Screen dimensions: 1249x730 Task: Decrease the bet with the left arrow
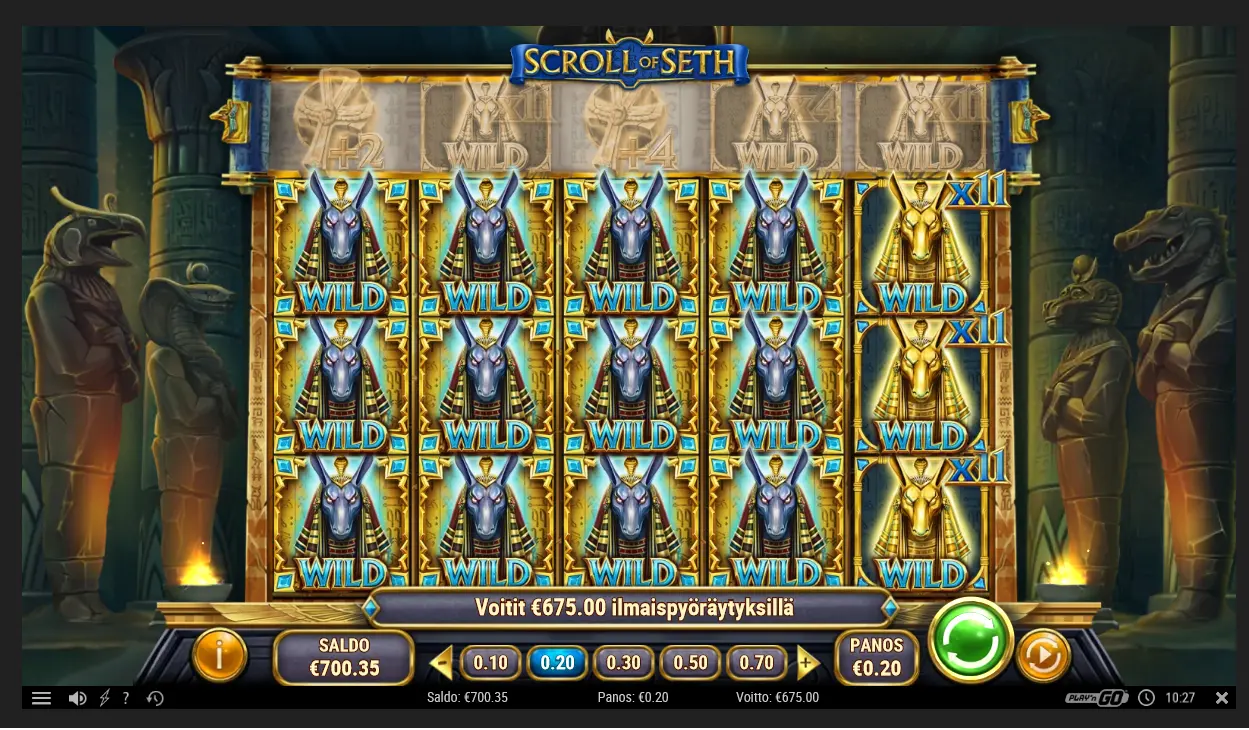(x=441, y=662)
